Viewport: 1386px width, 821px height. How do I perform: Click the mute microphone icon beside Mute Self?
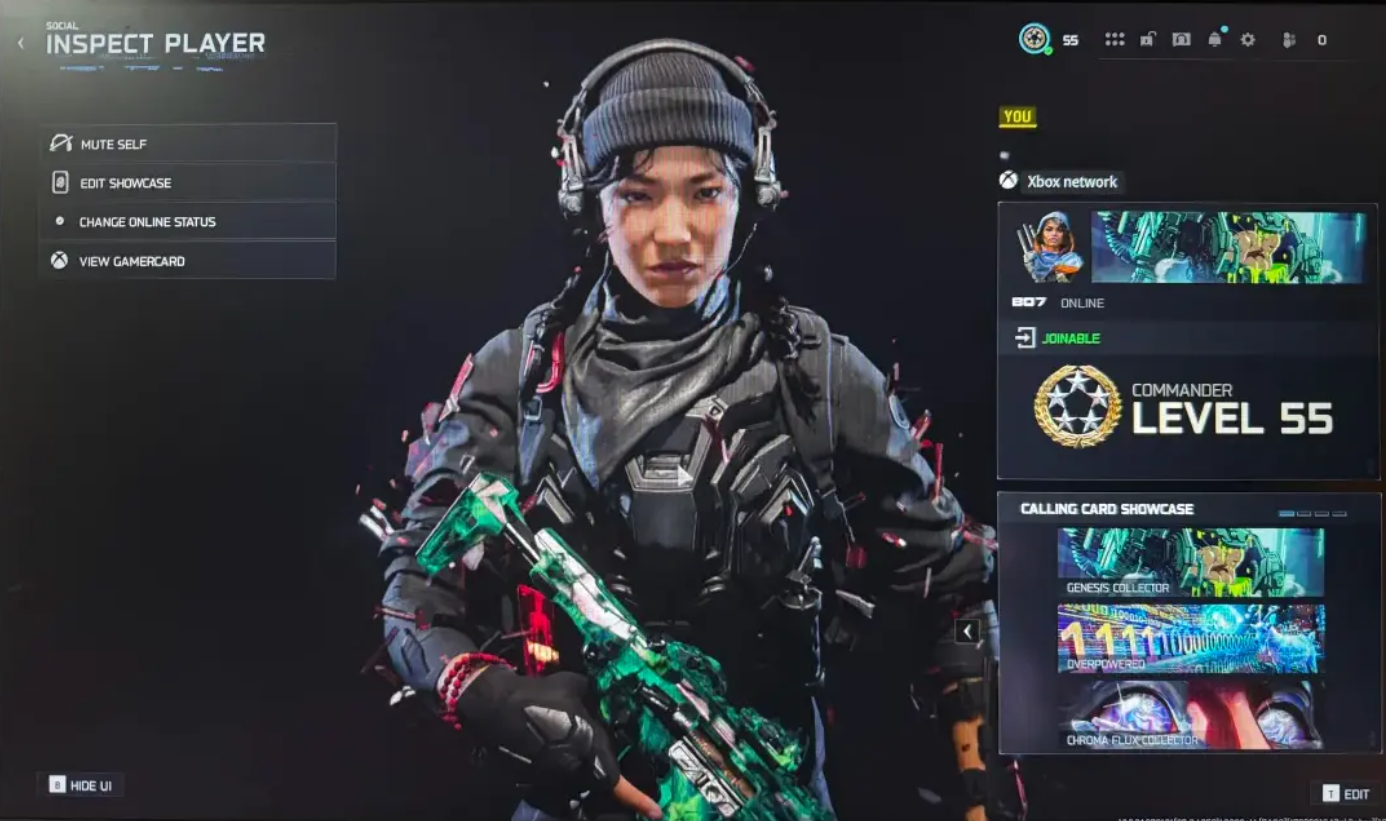[x=62, y=143]
